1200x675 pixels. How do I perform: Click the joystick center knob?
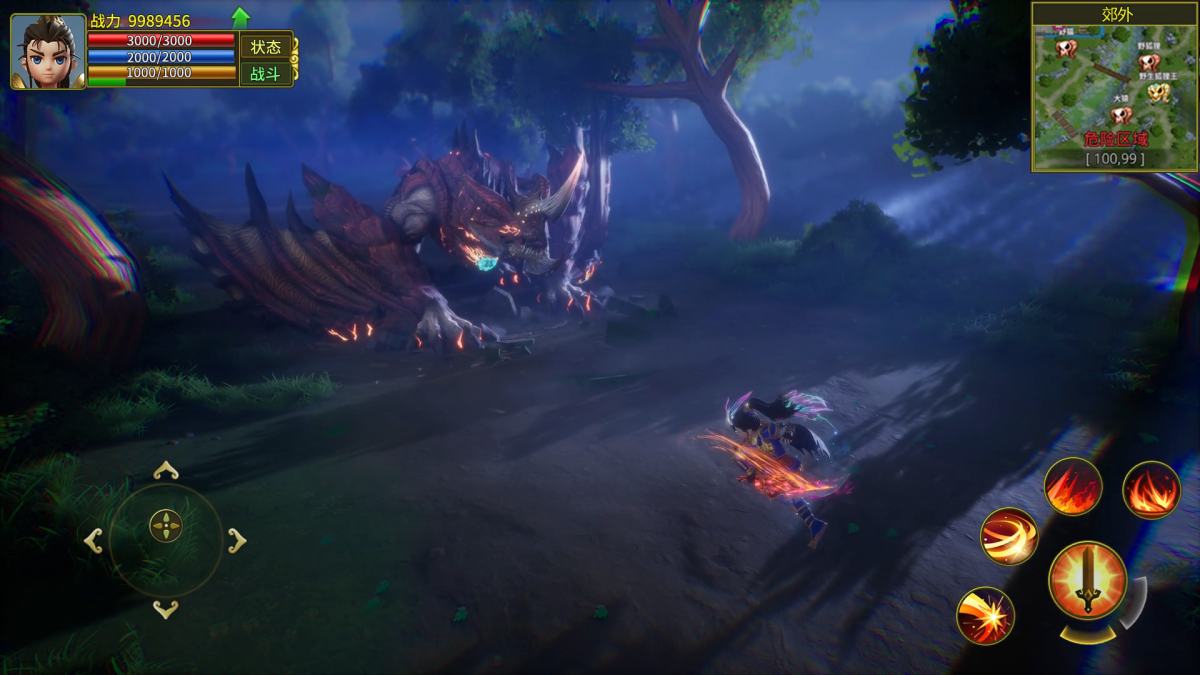click(x=166, y=526)
